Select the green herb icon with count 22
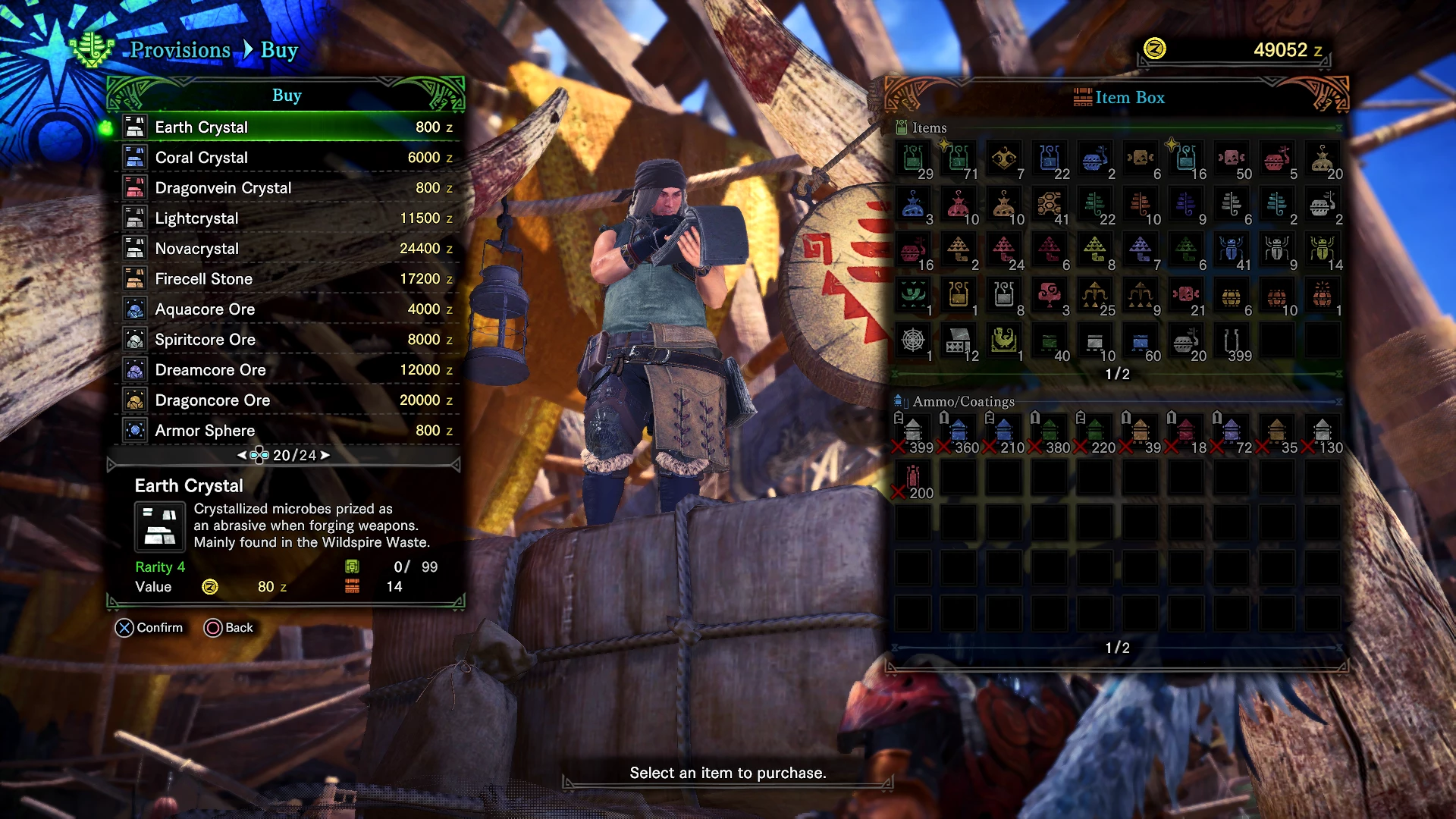1456x819 pixels. pos(1097,203)
